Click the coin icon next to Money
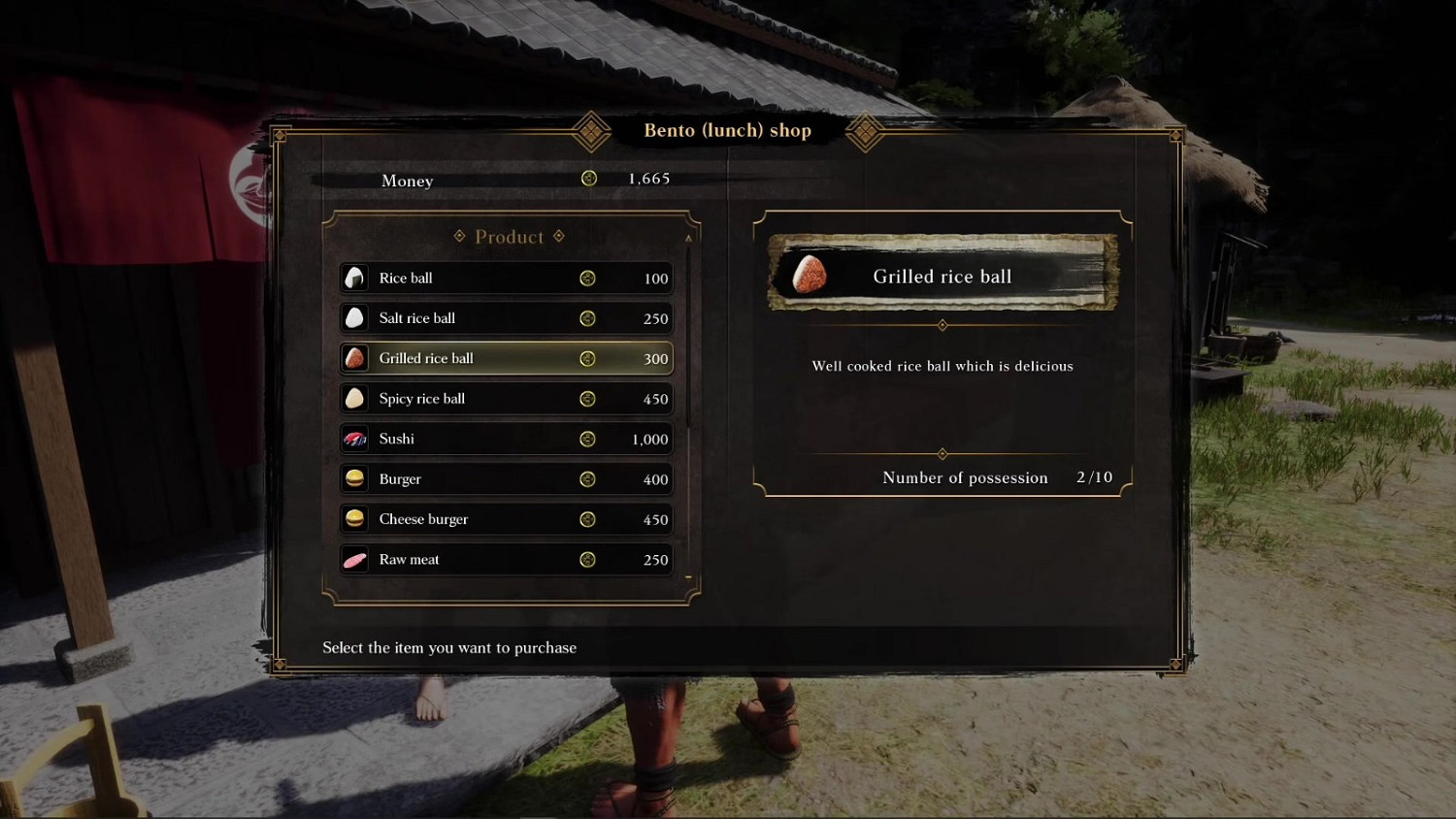 [588, 180]
